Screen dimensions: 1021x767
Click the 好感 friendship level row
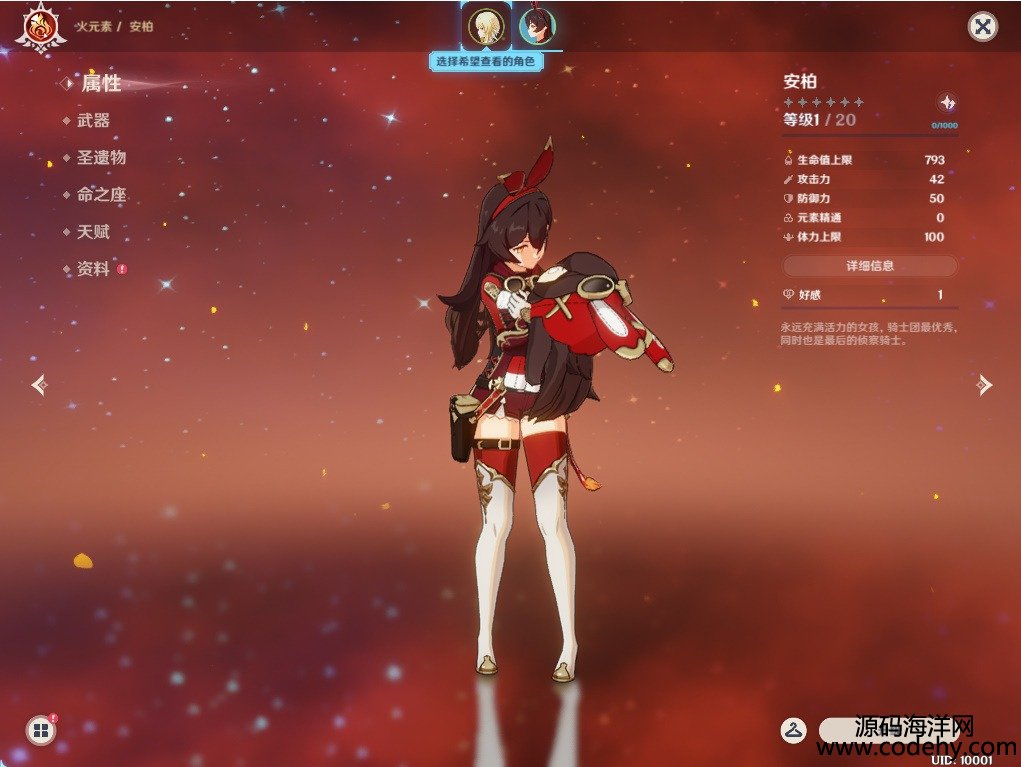coord(869,295)
